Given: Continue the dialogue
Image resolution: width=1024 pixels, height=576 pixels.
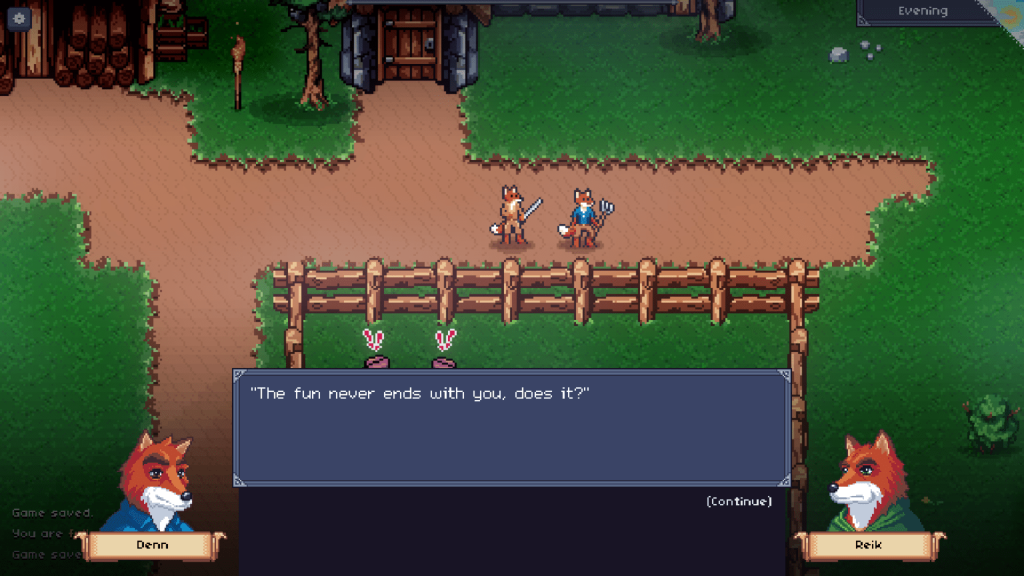Looking at the screenshot, I should (x=738, y=501).
